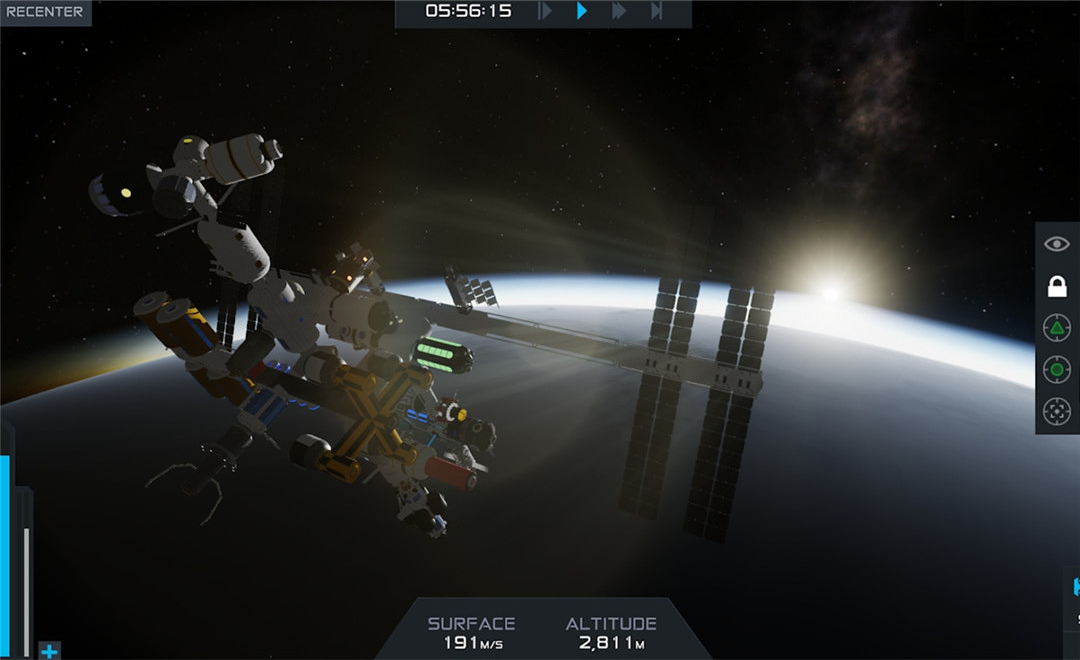Select the green triangle target icon
This screenshot has height=660, width=1080.
1057,328
